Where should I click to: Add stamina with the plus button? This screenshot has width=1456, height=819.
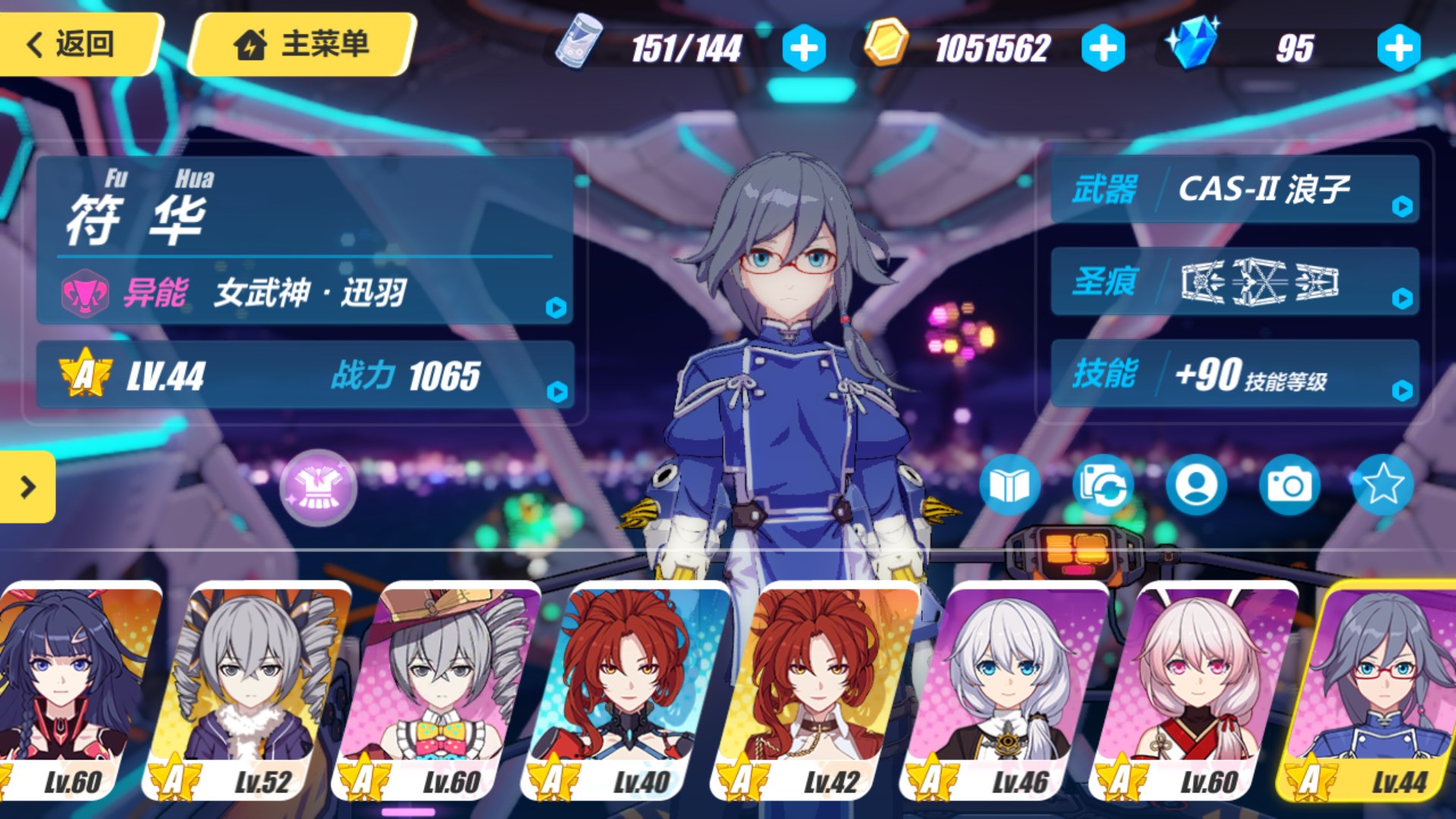click(x=804, y=48)
